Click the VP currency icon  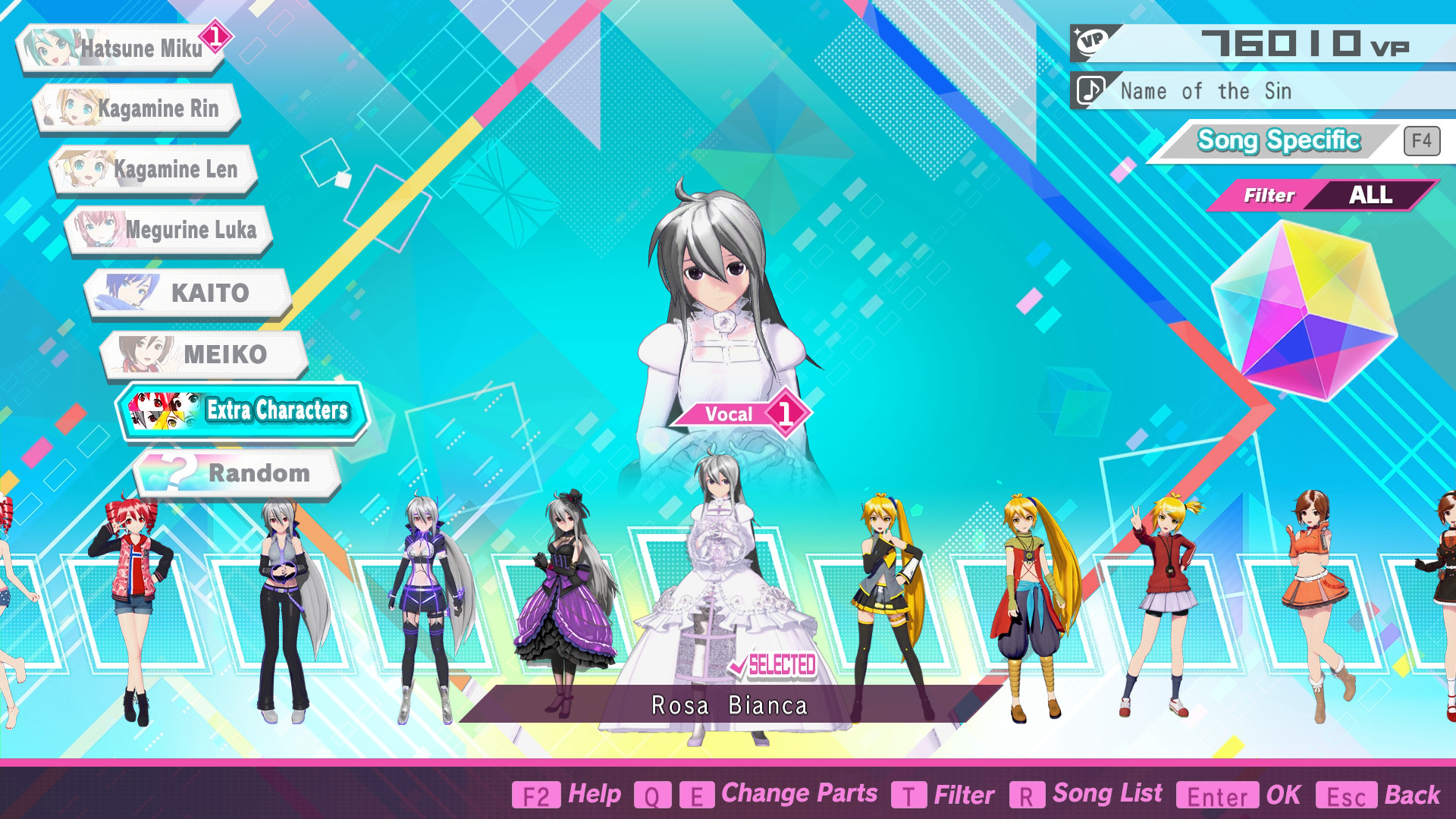click(1090, 39)
